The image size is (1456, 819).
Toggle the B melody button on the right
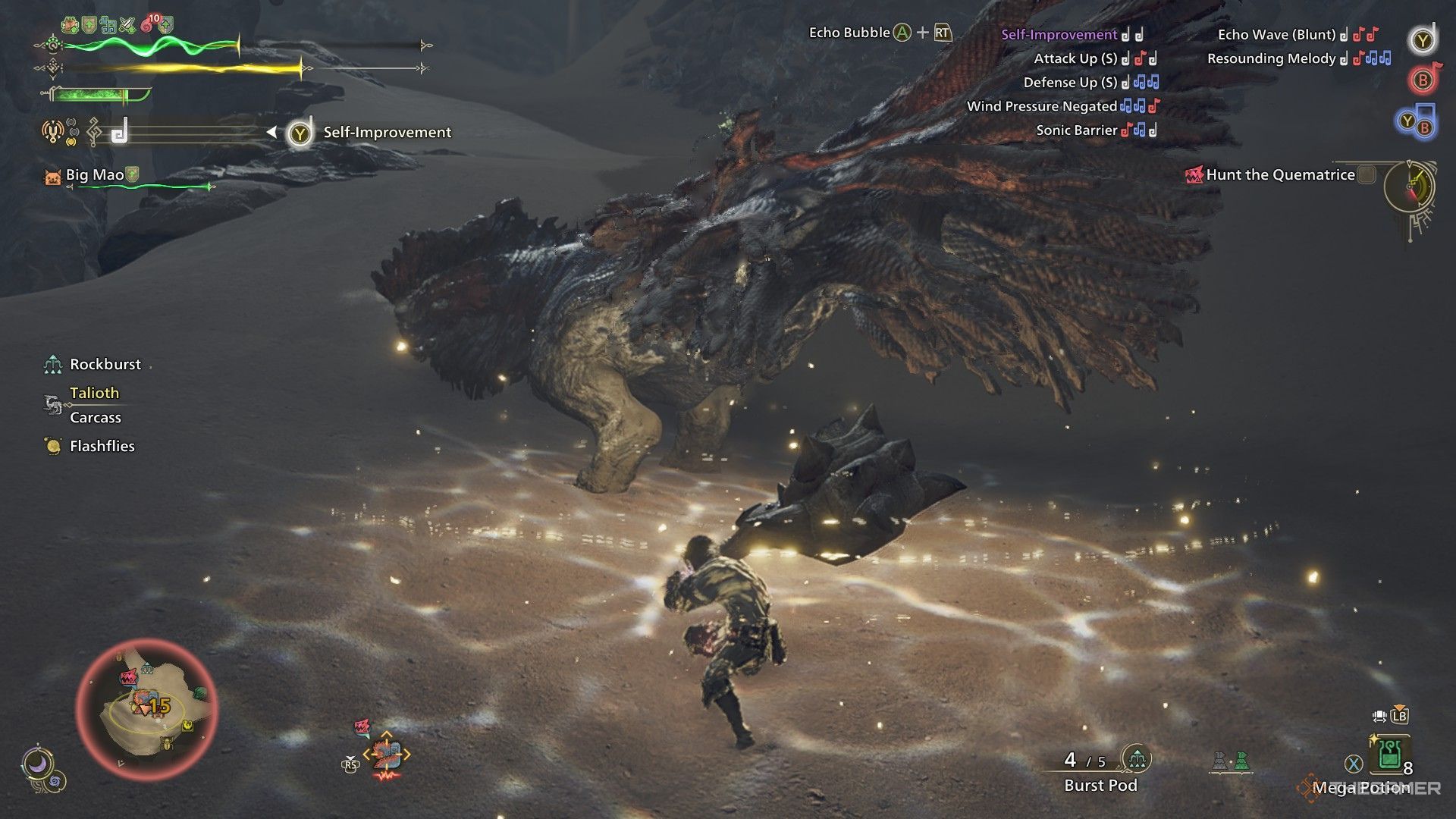(1423, 80)
